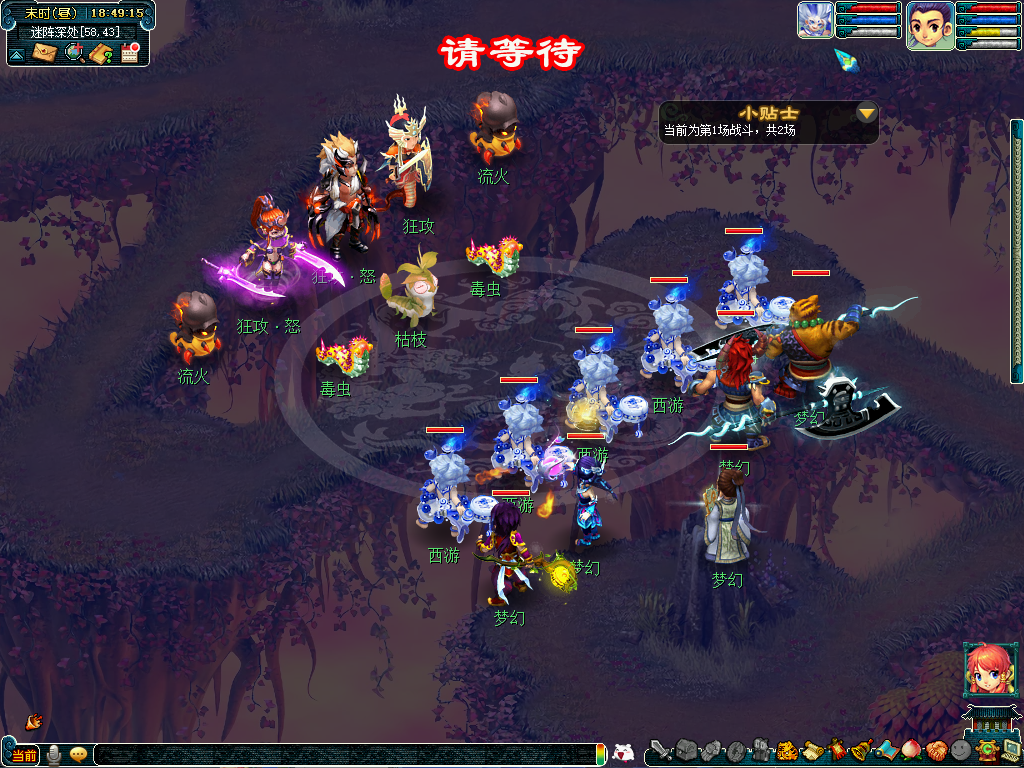1024x768 pixels.
Task: Collapse the 小贴士 tips dropdown arrow
Action: tap(866, 113)
